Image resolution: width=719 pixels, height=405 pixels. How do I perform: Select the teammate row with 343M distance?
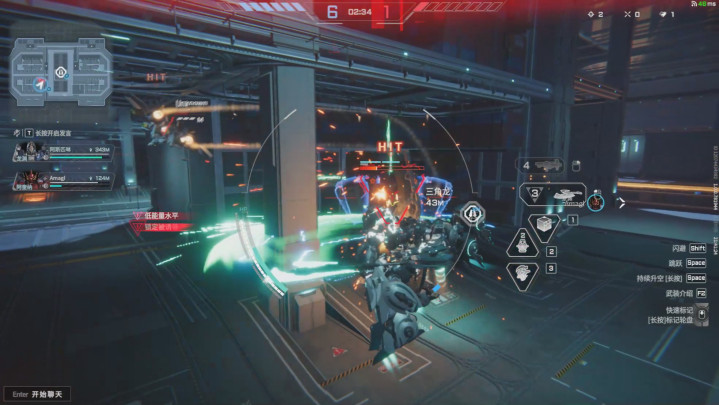pyautogui.click(x=62, y=152)
